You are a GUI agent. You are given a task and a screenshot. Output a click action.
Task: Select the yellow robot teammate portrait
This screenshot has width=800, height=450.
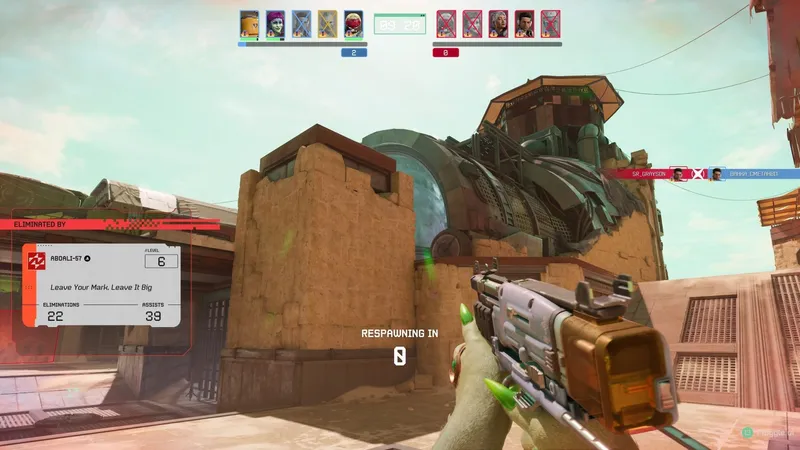(249, 23)
